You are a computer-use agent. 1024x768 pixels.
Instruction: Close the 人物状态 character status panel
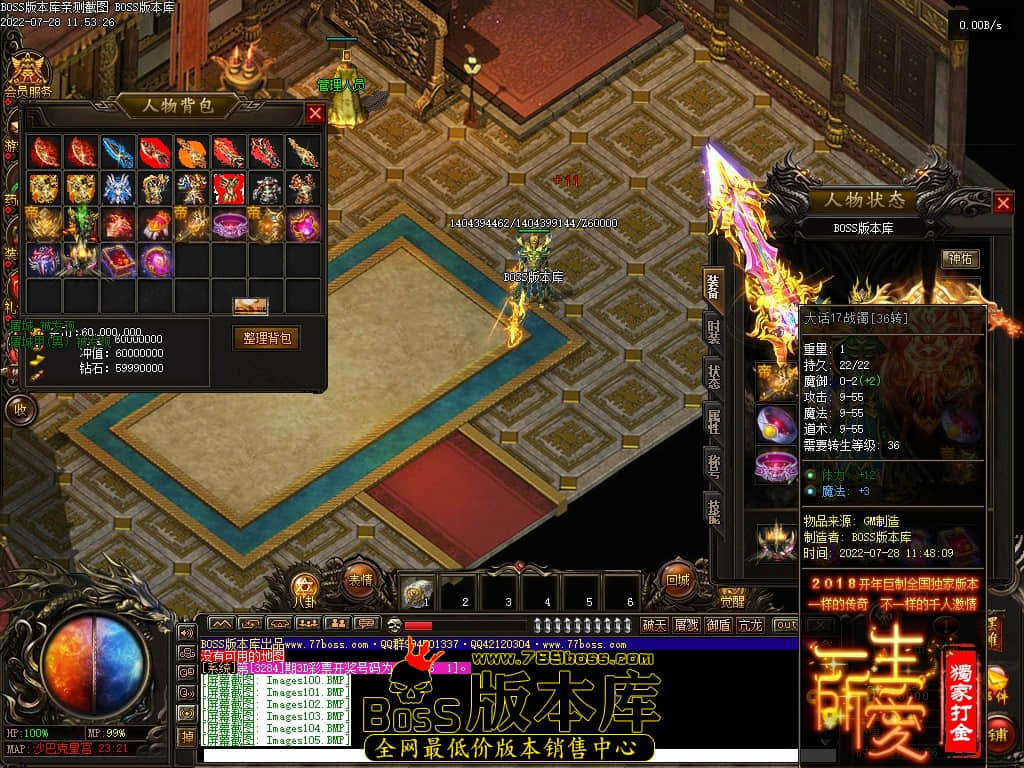pyautogui.click(x=1003, y=204)
